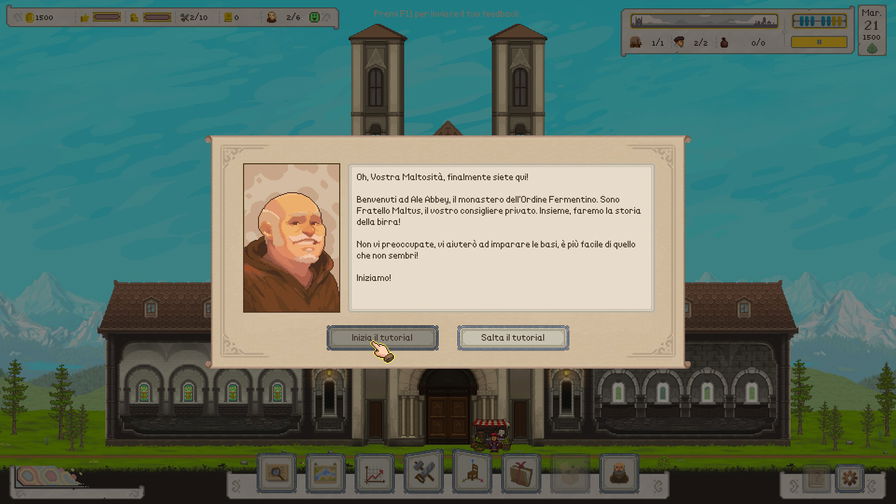Screen dimensions: 896x504
Task: Open the chair furniture menu
Action: coord(472,473)
